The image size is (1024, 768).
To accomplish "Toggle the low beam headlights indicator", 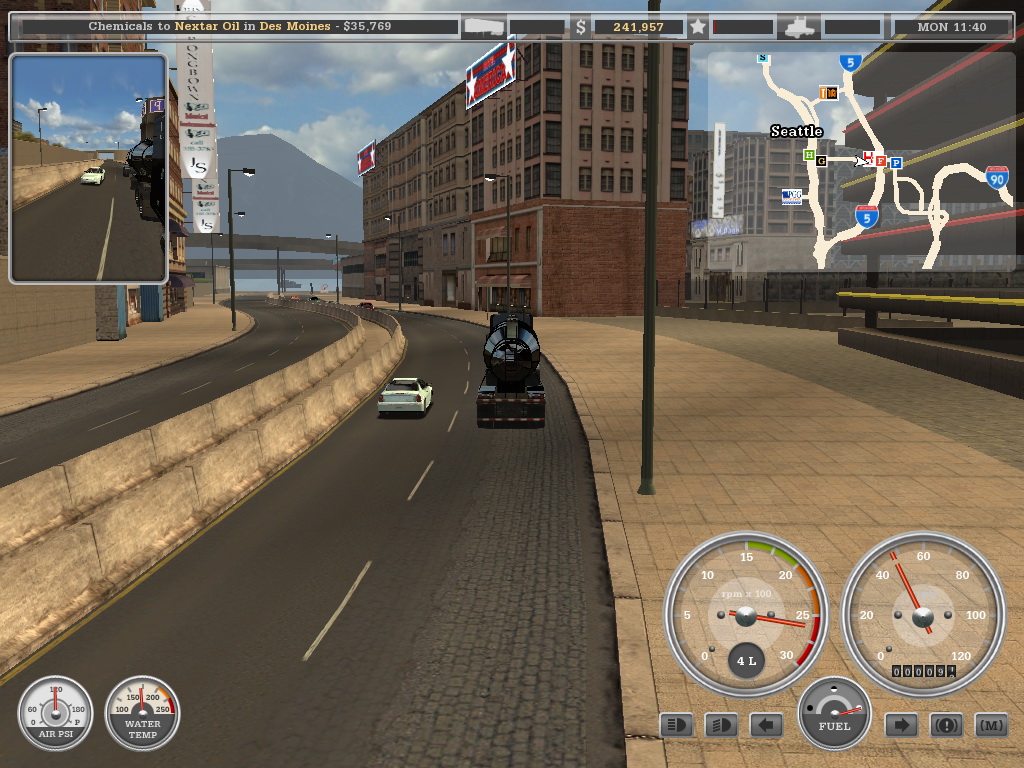I will click(x=721, y=725).
